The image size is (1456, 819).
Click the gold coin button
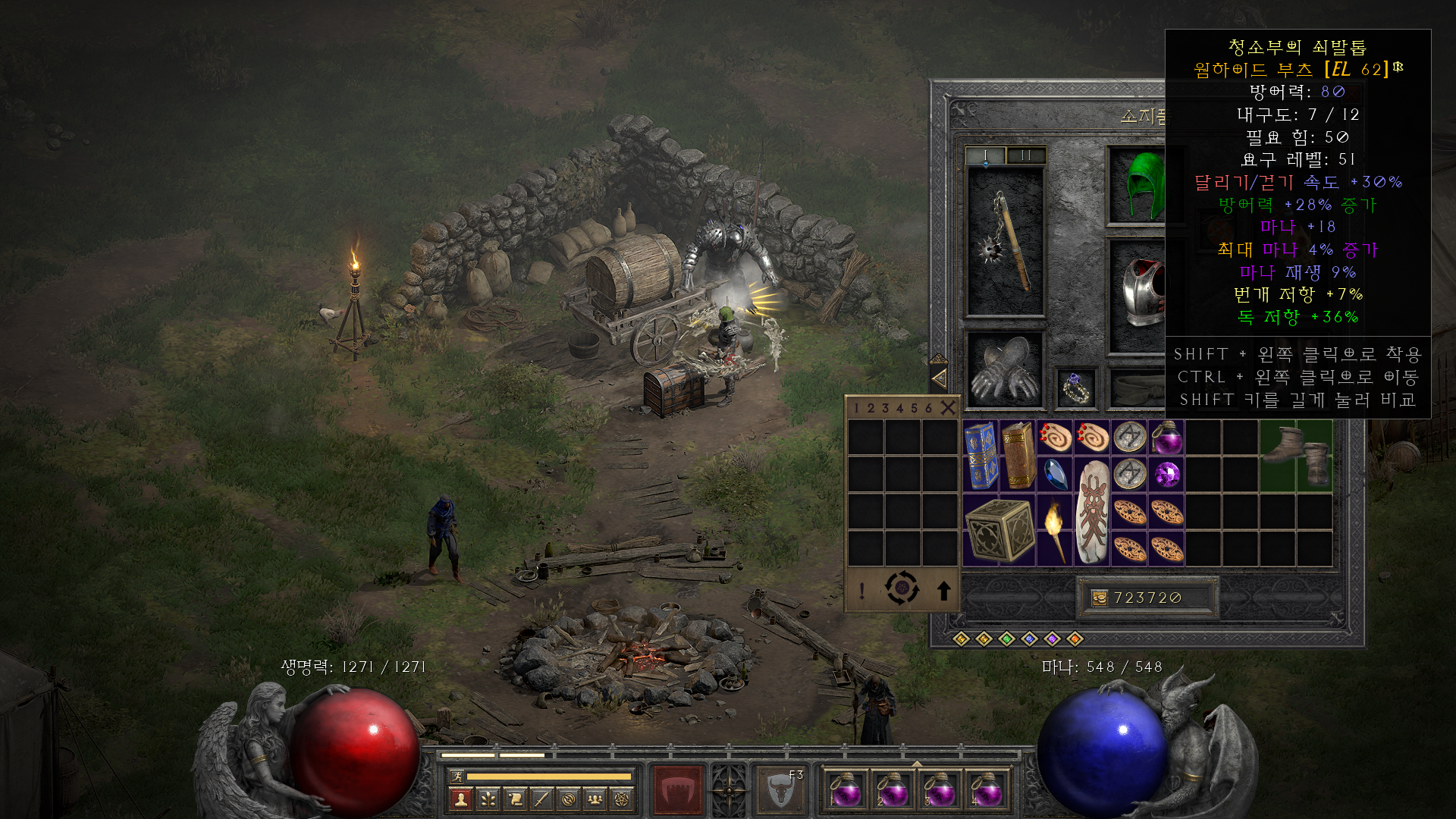click(x=1099, y=598)
